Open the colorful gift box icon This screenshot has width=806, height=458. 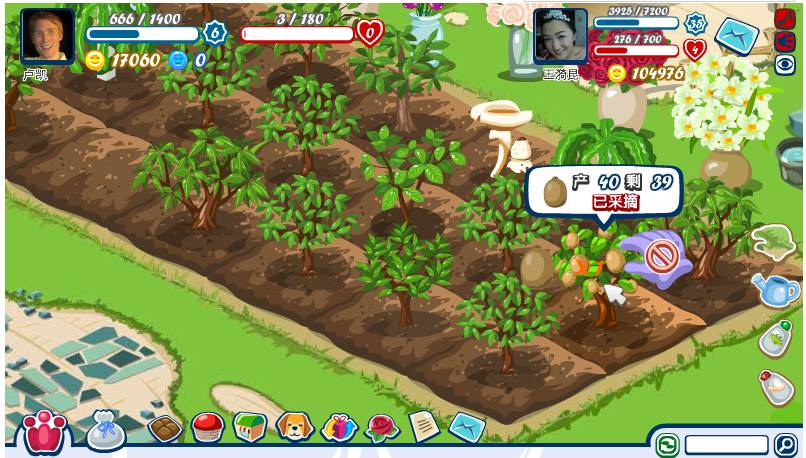point(339,428)
